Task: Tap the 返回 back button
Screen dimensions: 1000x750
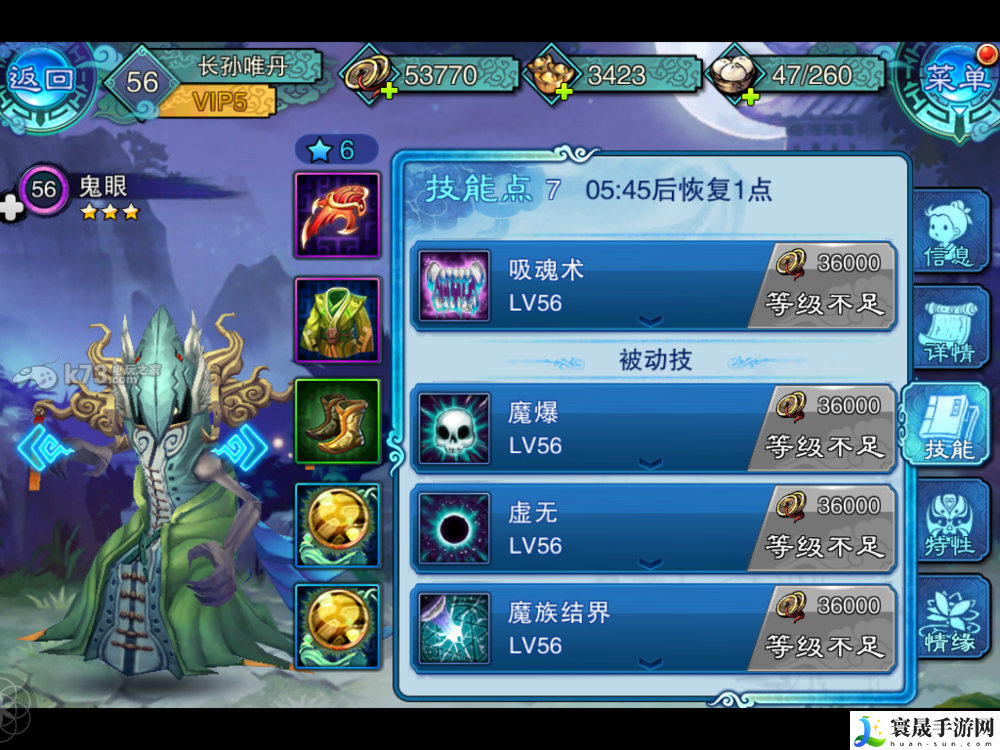Action: (x=43, y=80)
